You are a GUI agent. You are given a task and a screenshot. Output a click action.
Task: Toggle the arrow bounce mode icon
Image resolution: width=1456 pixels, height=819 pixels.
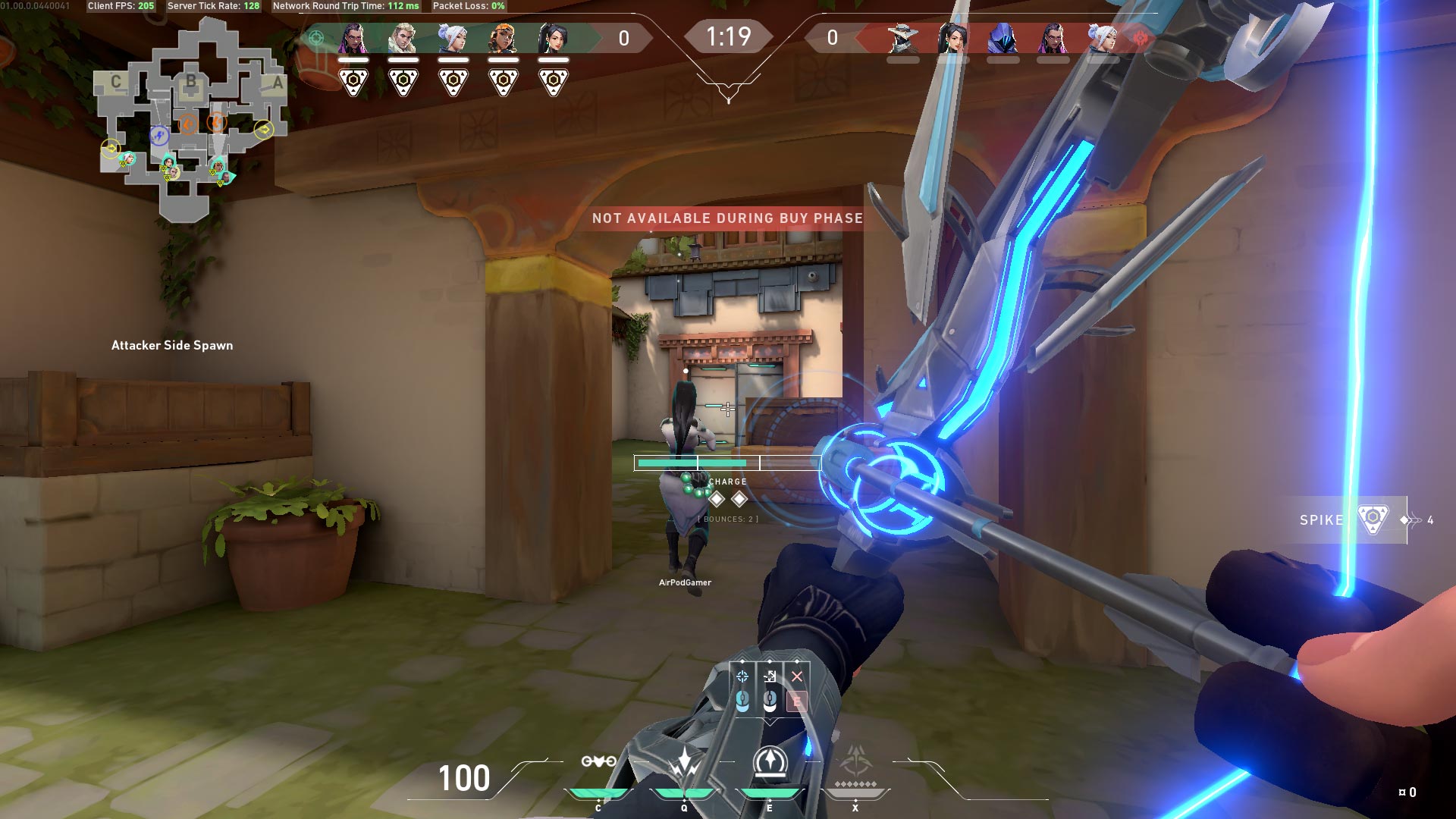click(770, 676)
